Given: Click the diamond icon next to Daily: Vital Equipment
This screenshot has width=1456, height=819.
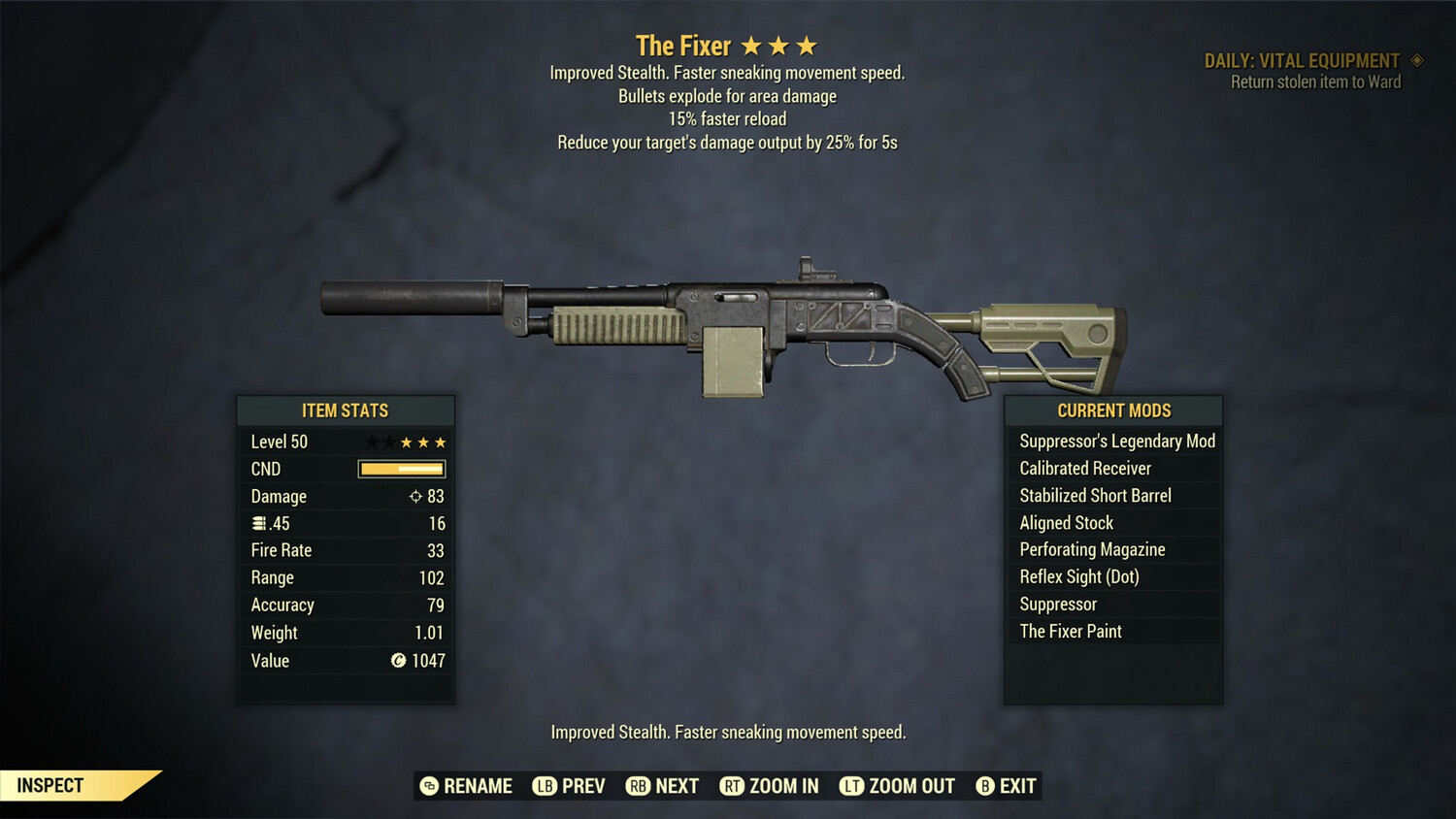Looking at the screenshot, I should [1418, 60].
